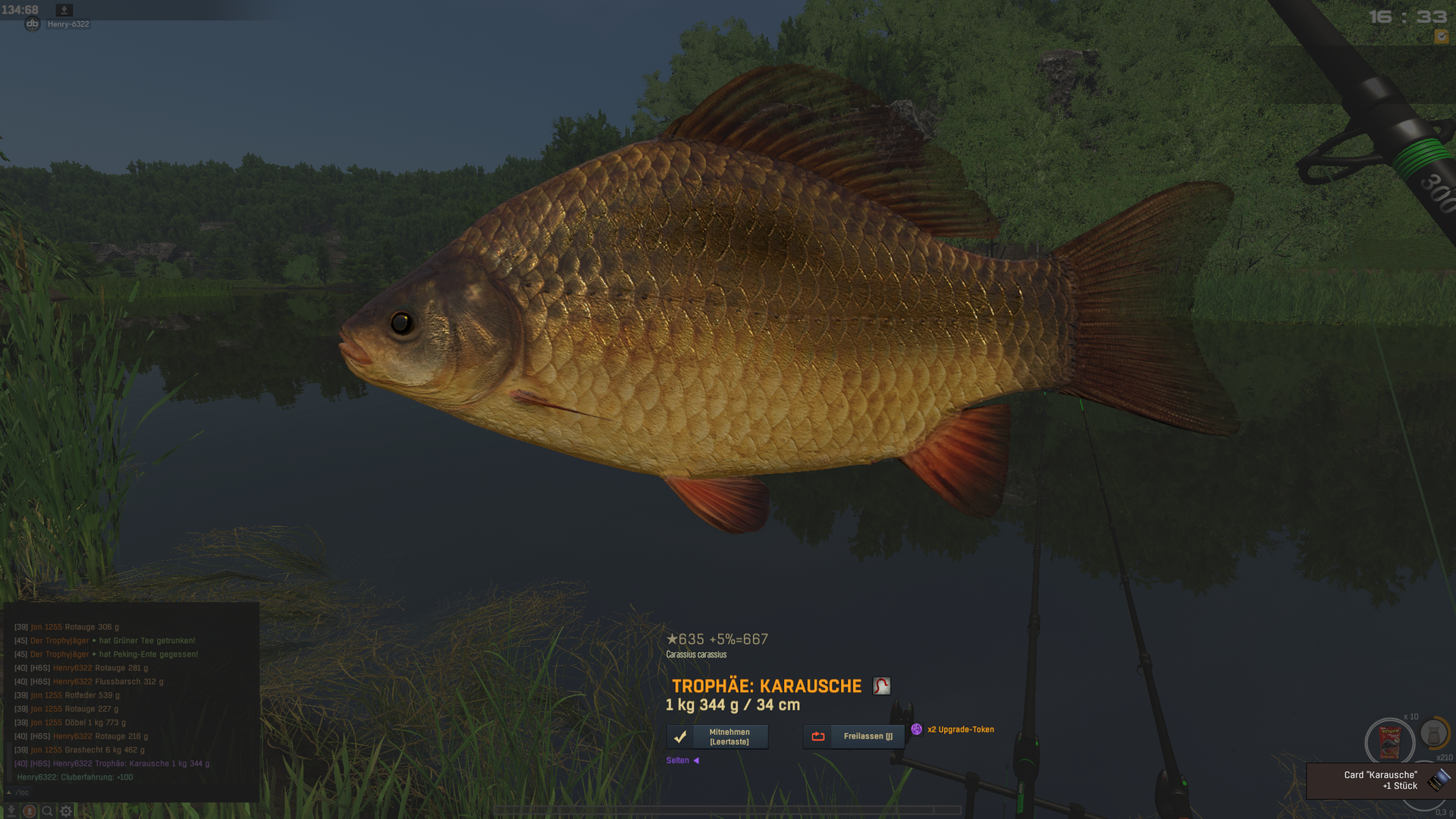
Task: Open the chat player profile icon
Action: point(30,811)
